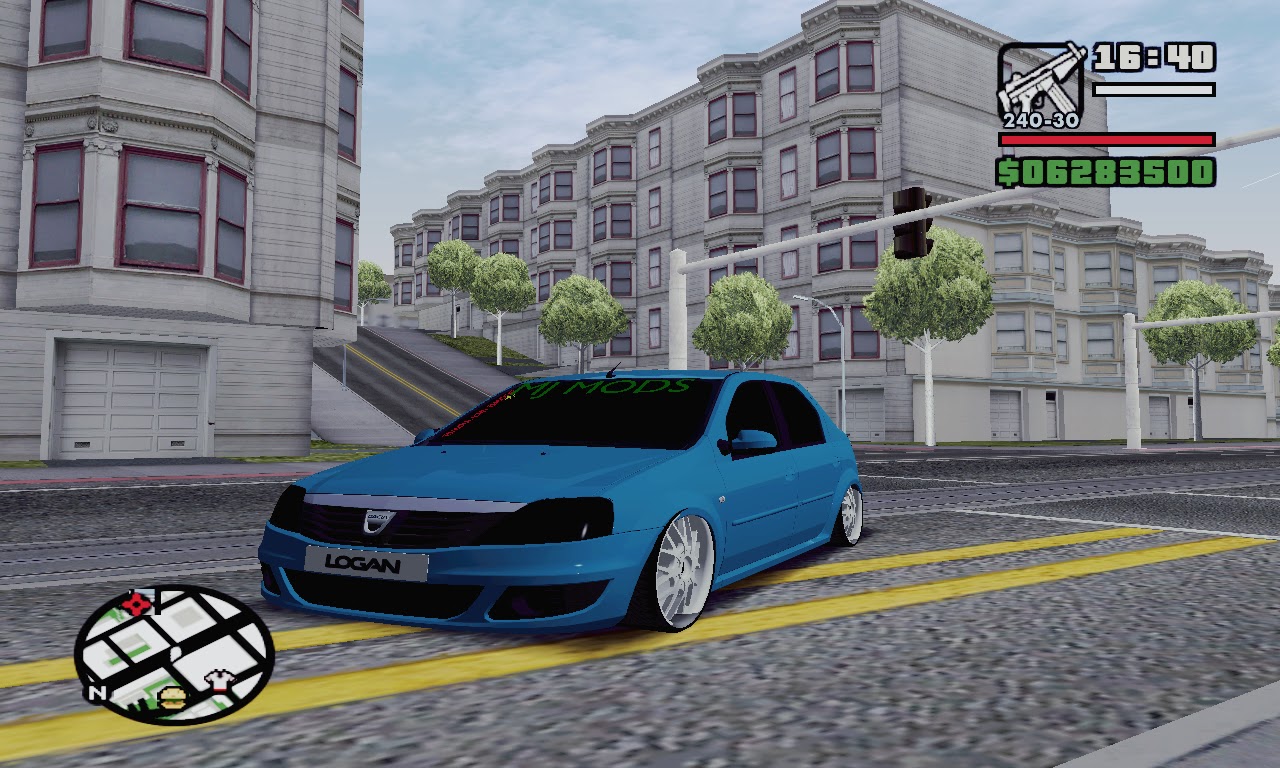Click the red waypoint blip on the minimap
The image size is (1280, 768).
137,604
